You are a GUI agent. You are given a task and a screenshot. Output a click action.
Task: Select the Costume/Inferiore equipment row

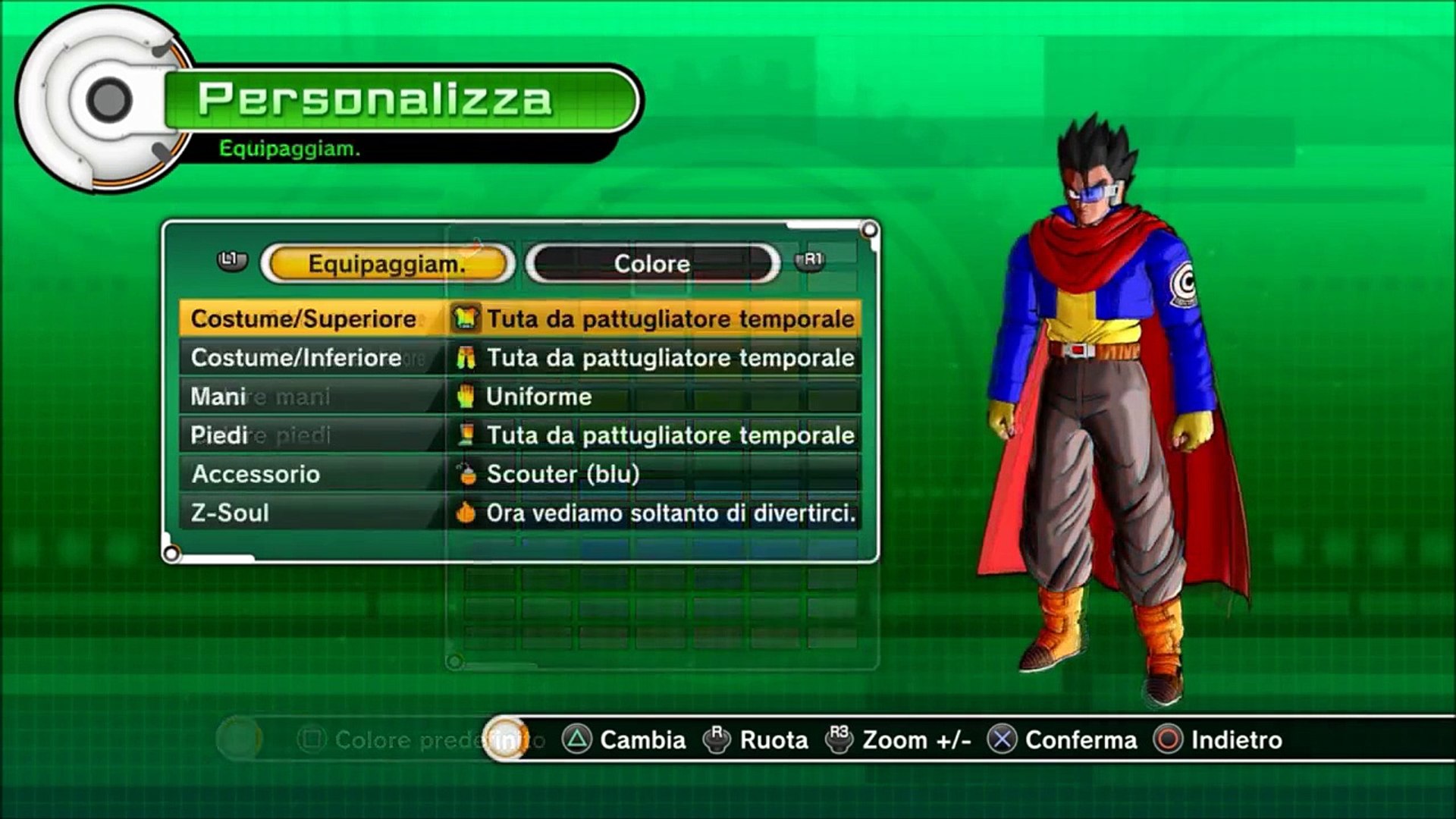coord(520,358)
